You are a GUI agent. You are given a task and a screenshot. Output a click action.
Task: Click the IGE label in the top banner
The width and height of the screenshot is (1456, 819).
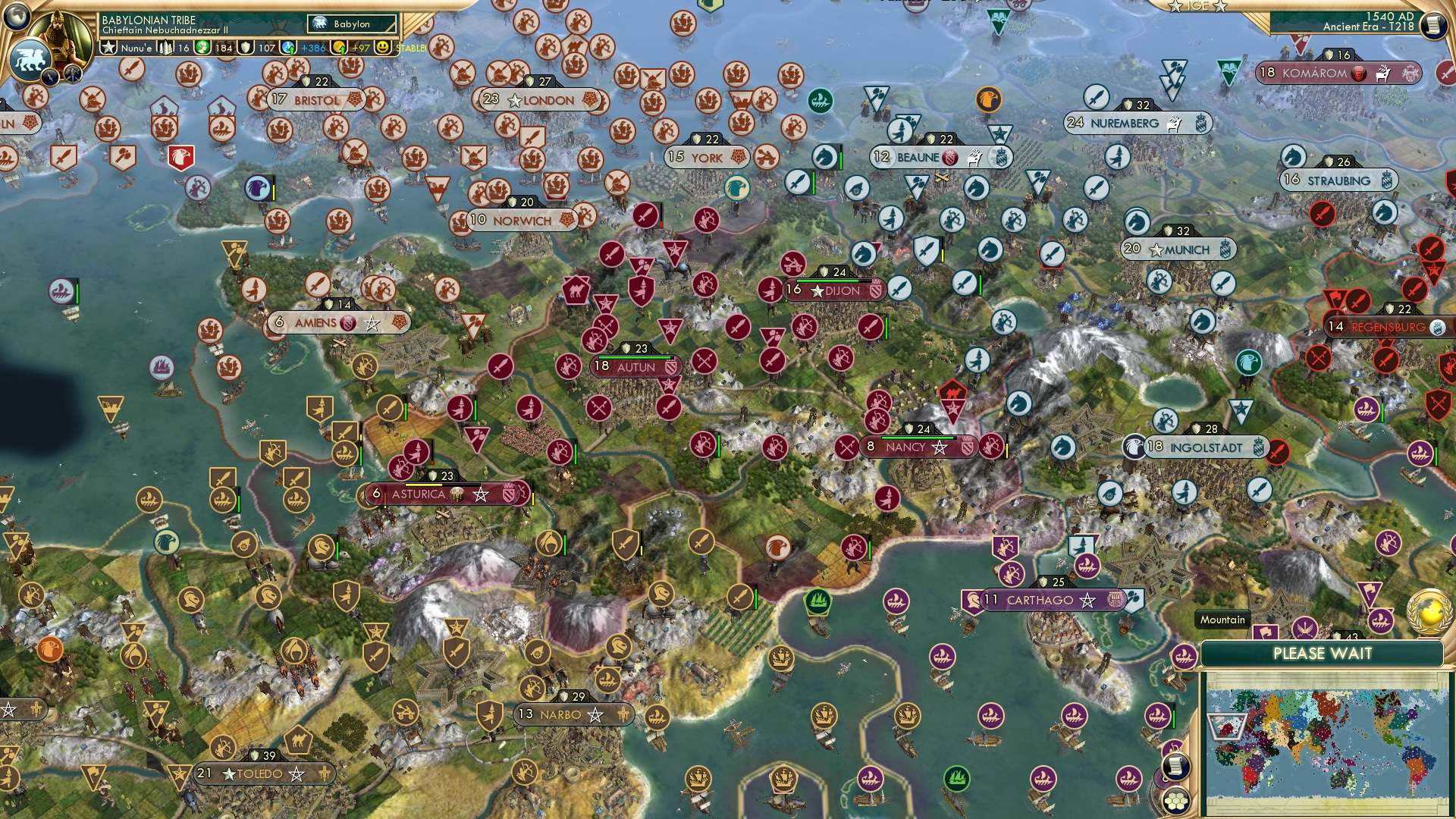[1198, 6]
